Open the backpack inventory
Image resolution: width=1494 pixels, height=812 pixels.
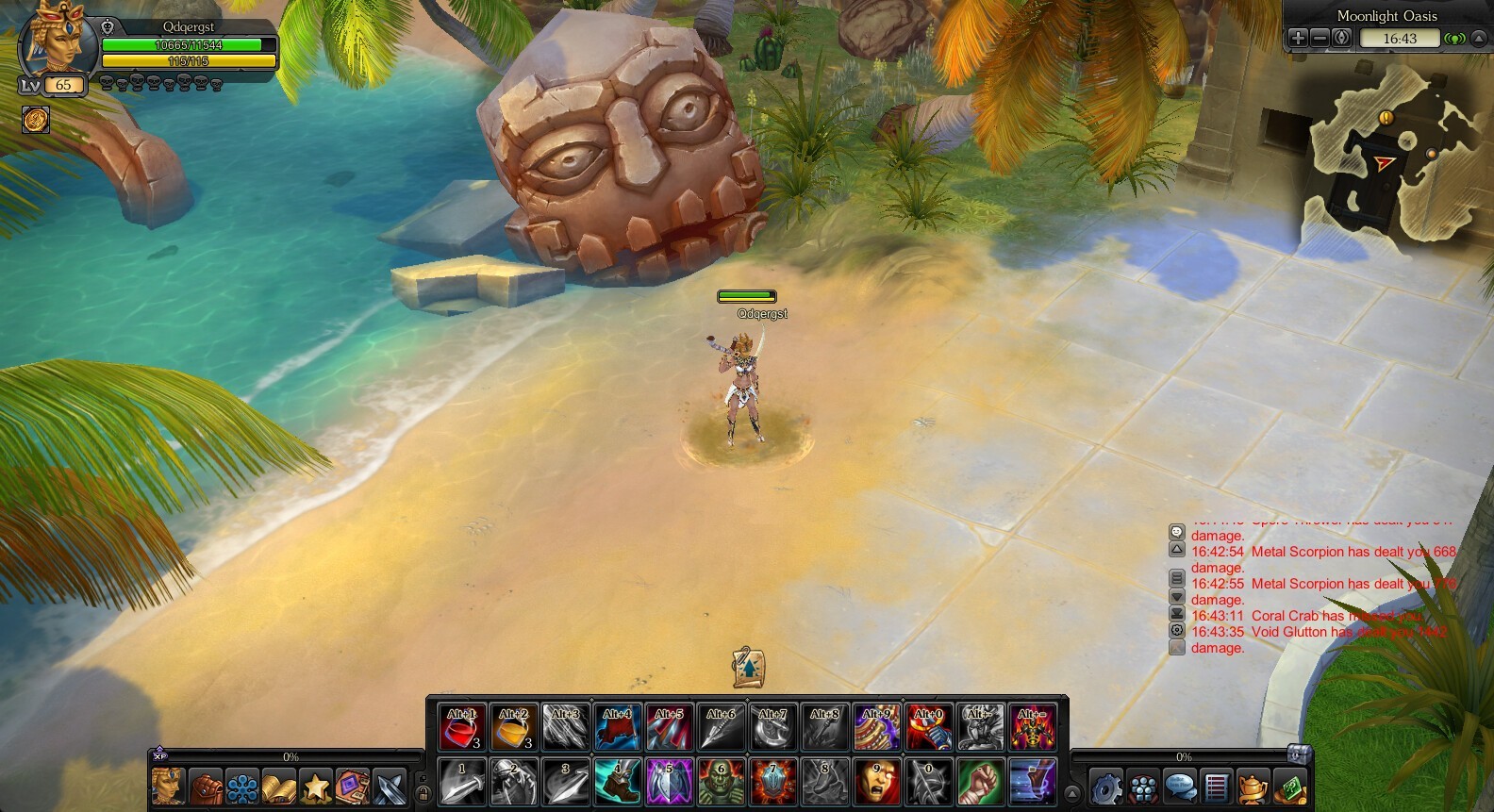[206, 786]
